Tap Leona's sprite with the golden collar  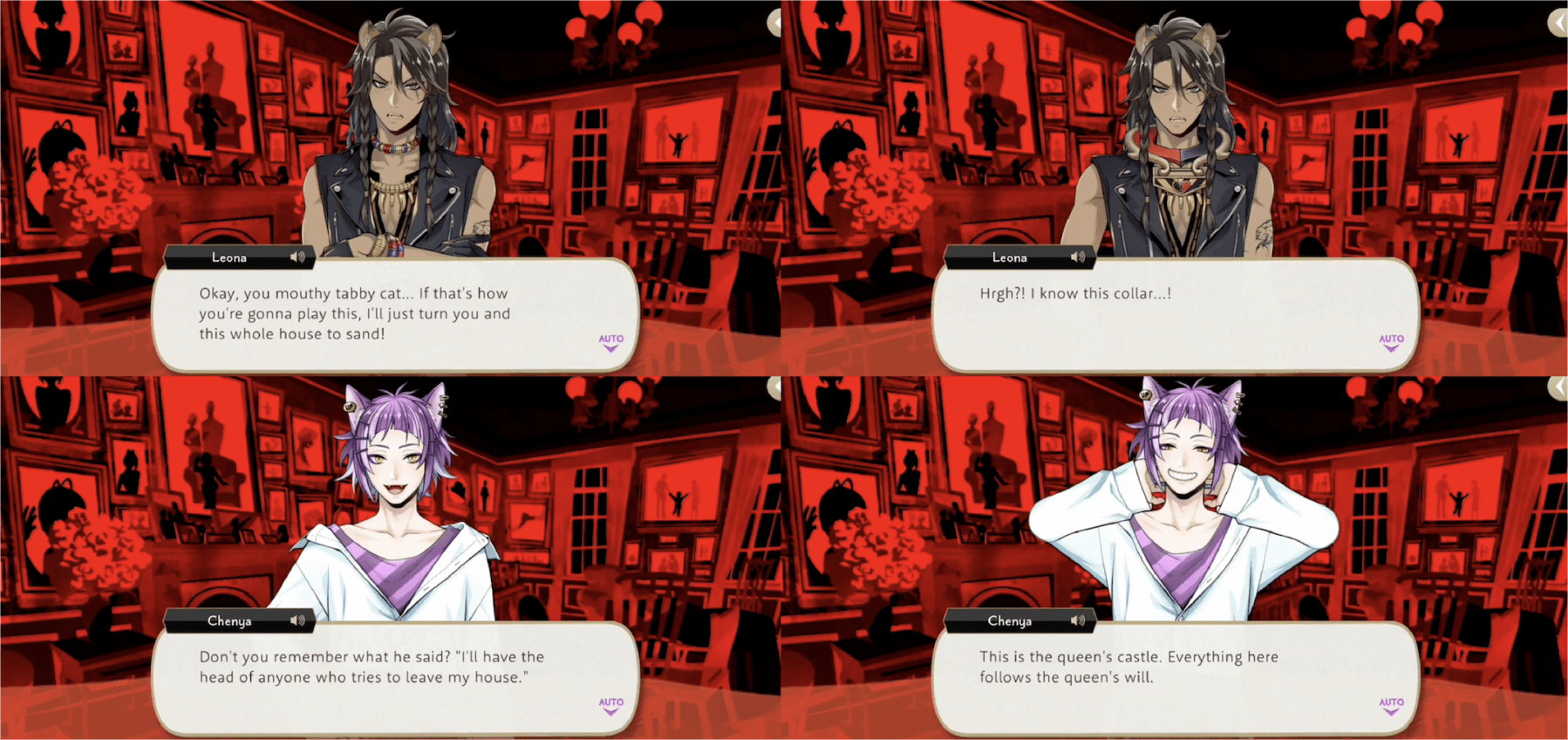pyautogui.click(x=1177, y=157)
